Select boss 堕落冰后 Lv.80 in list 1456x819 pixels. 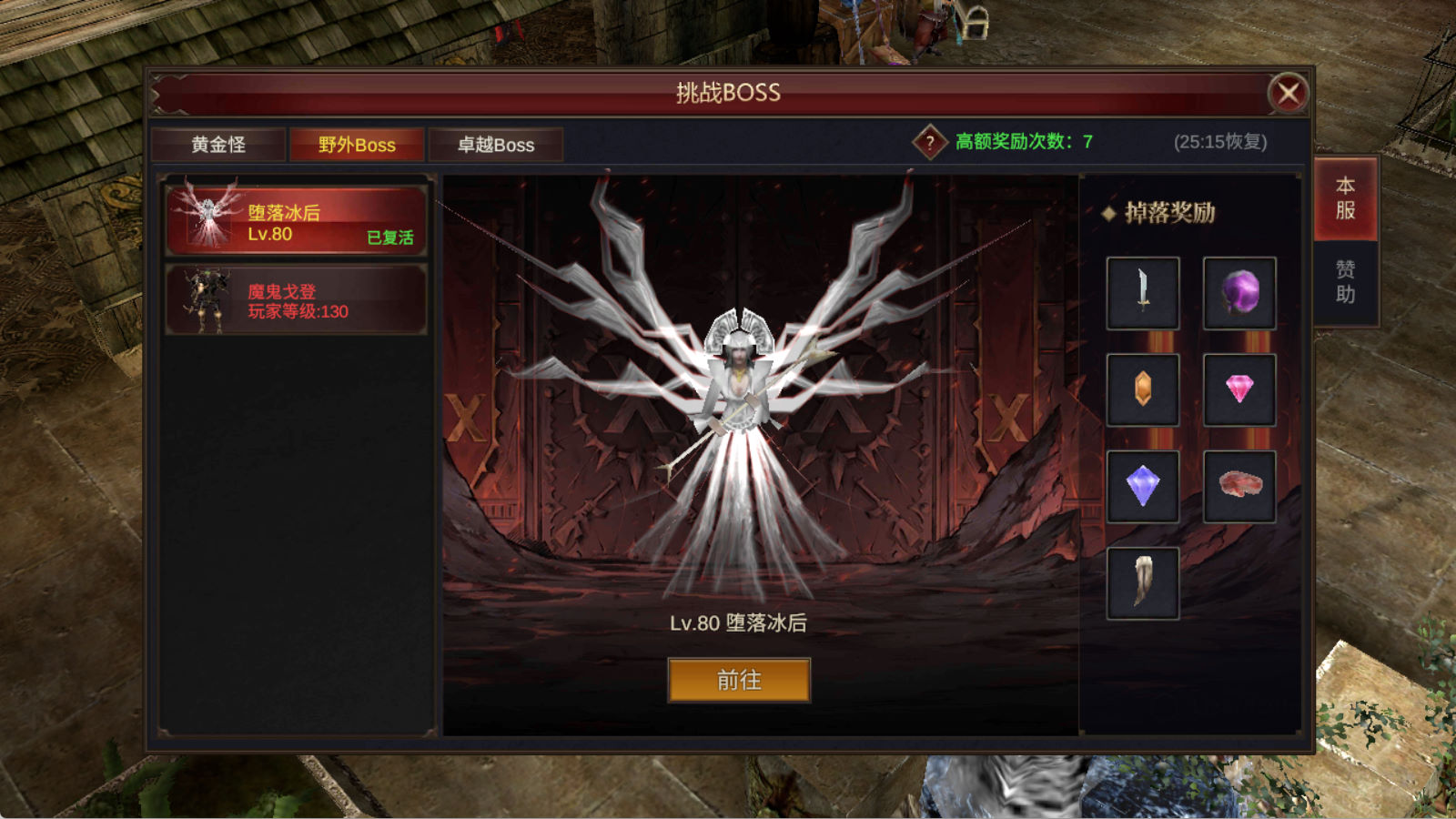pyautogui.click(x=296, y=221)
